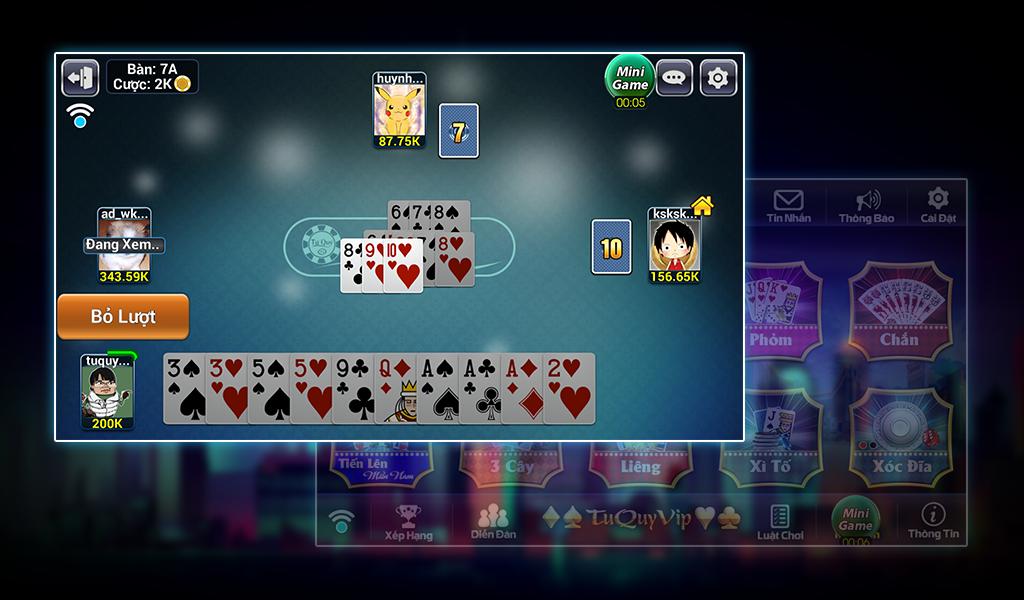Image resolution: width=1024 pixels, height=600 pixels.
Task: Pick the Ace of spades card
Action: (x=435, y=388)
